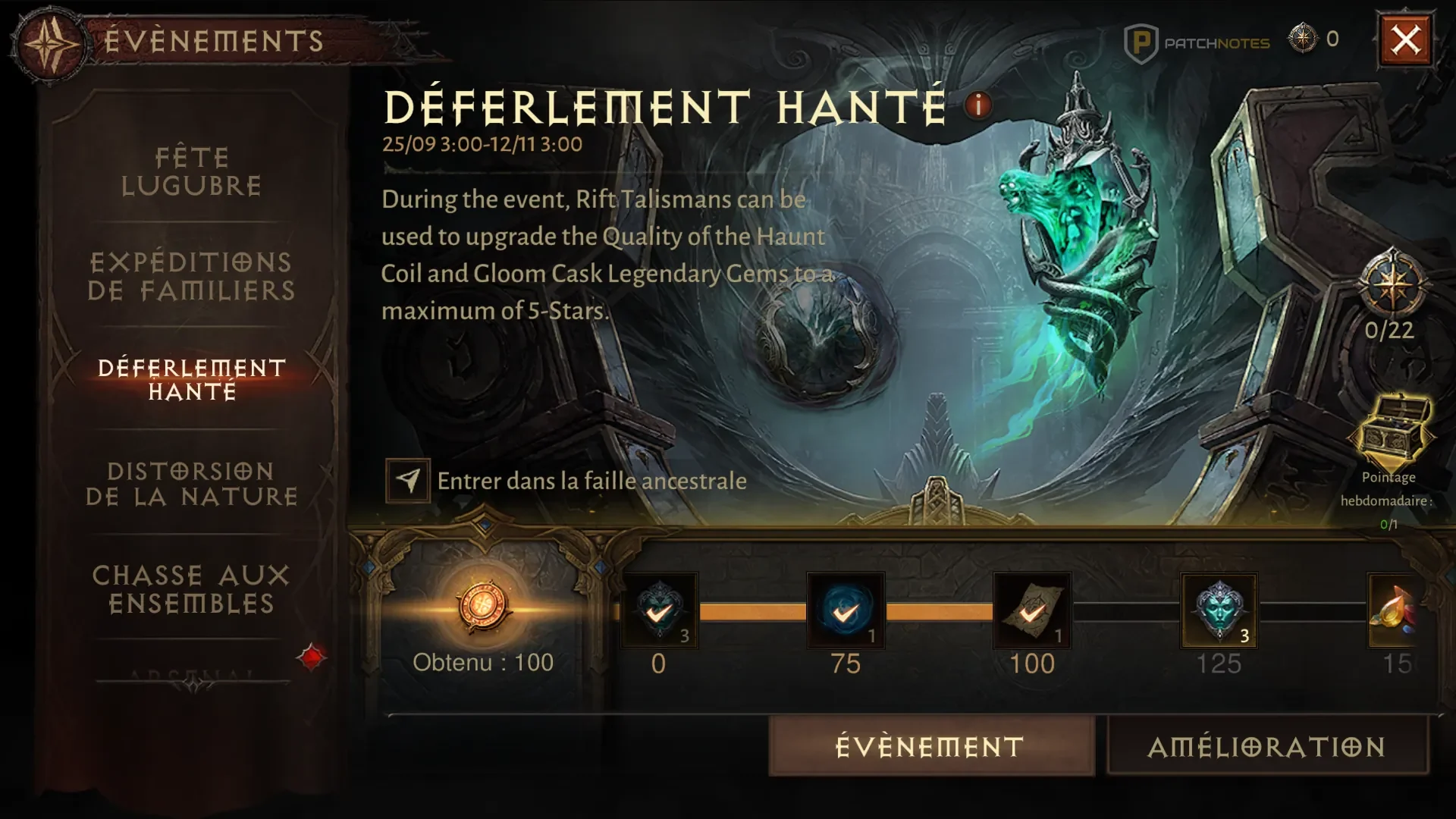This screenshot has height=819, width=1456.
Task: Switch to the Amélioration tab
Action: click(1267, 747)
